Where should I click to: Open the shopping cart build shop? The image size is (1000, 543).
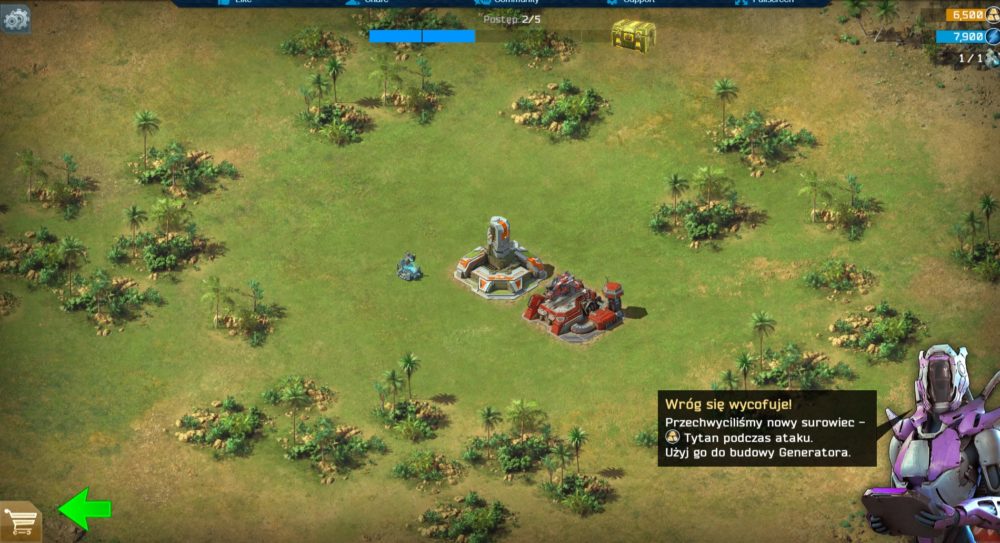point(21,521)
